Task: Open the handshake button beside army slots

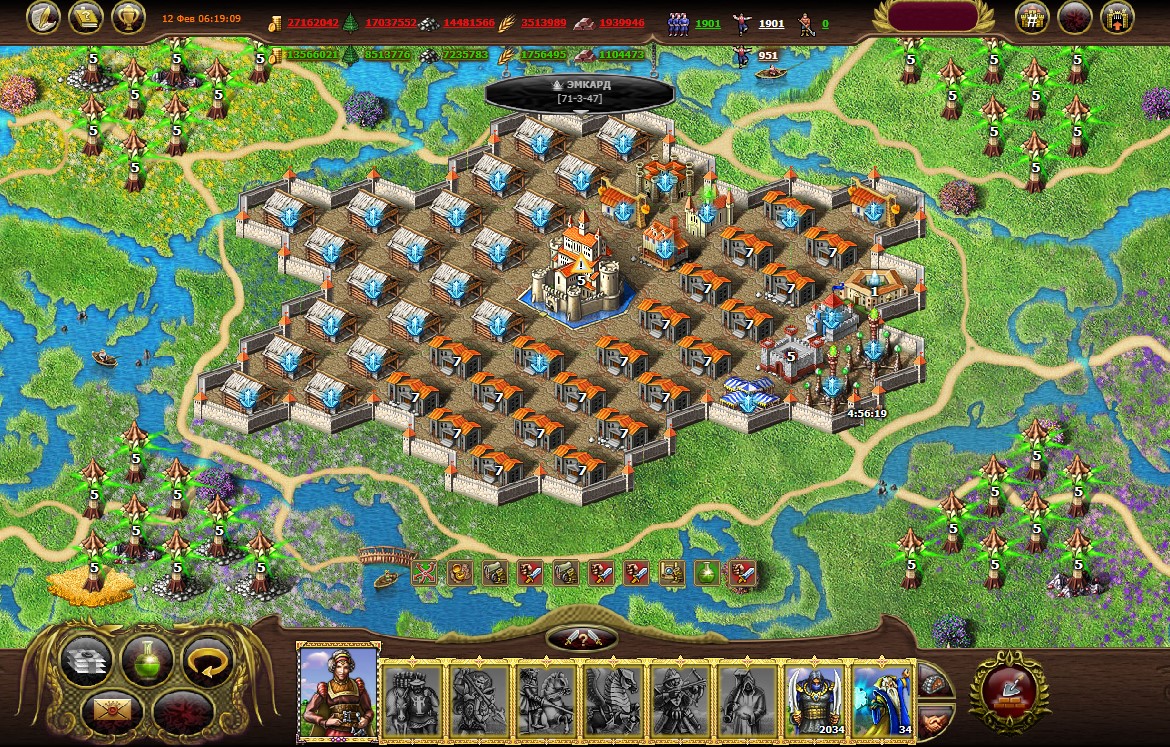Action: (x=935, y=719)
